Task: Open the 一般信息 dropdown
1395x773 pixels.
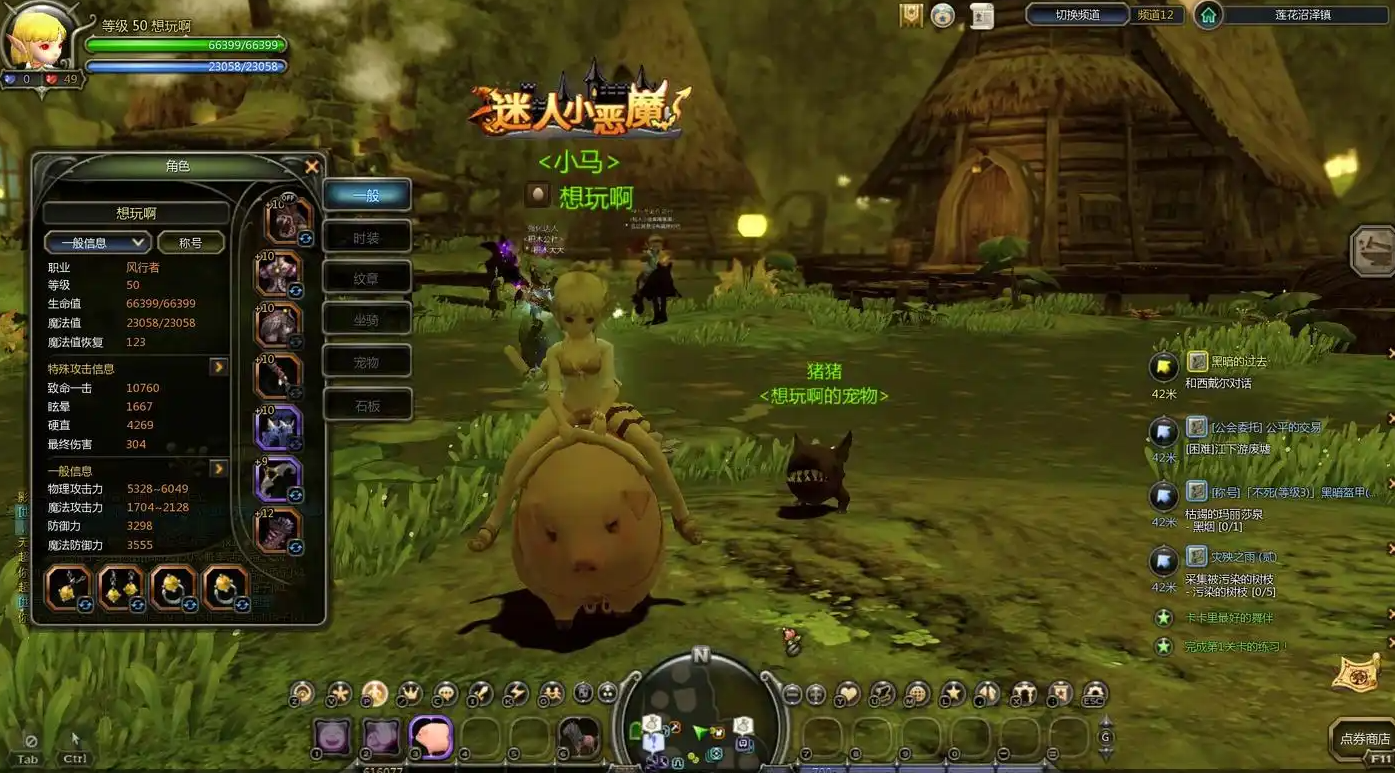Action: point(97,243)
